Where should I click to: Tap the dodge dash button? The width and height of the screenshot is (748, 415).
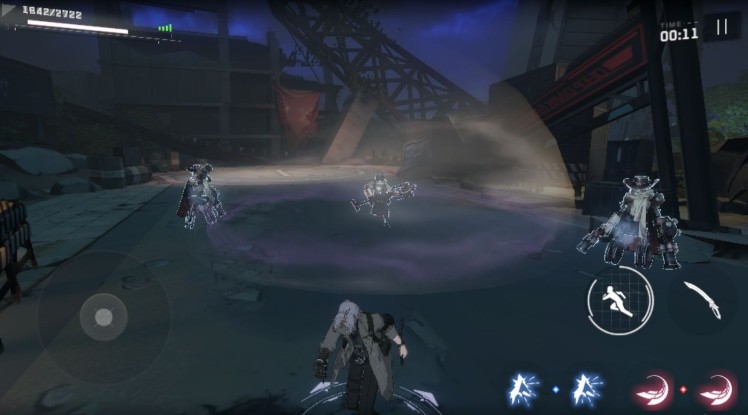pos(620,300)
